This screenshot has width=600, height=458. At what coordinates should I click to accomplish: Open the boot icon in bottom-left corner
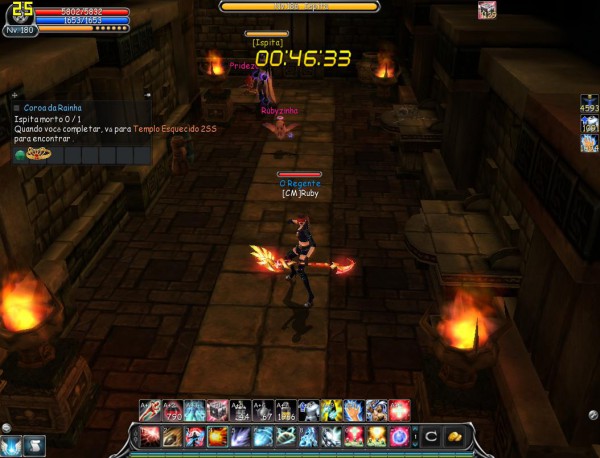pyautogui.click(x=33, y=446)
